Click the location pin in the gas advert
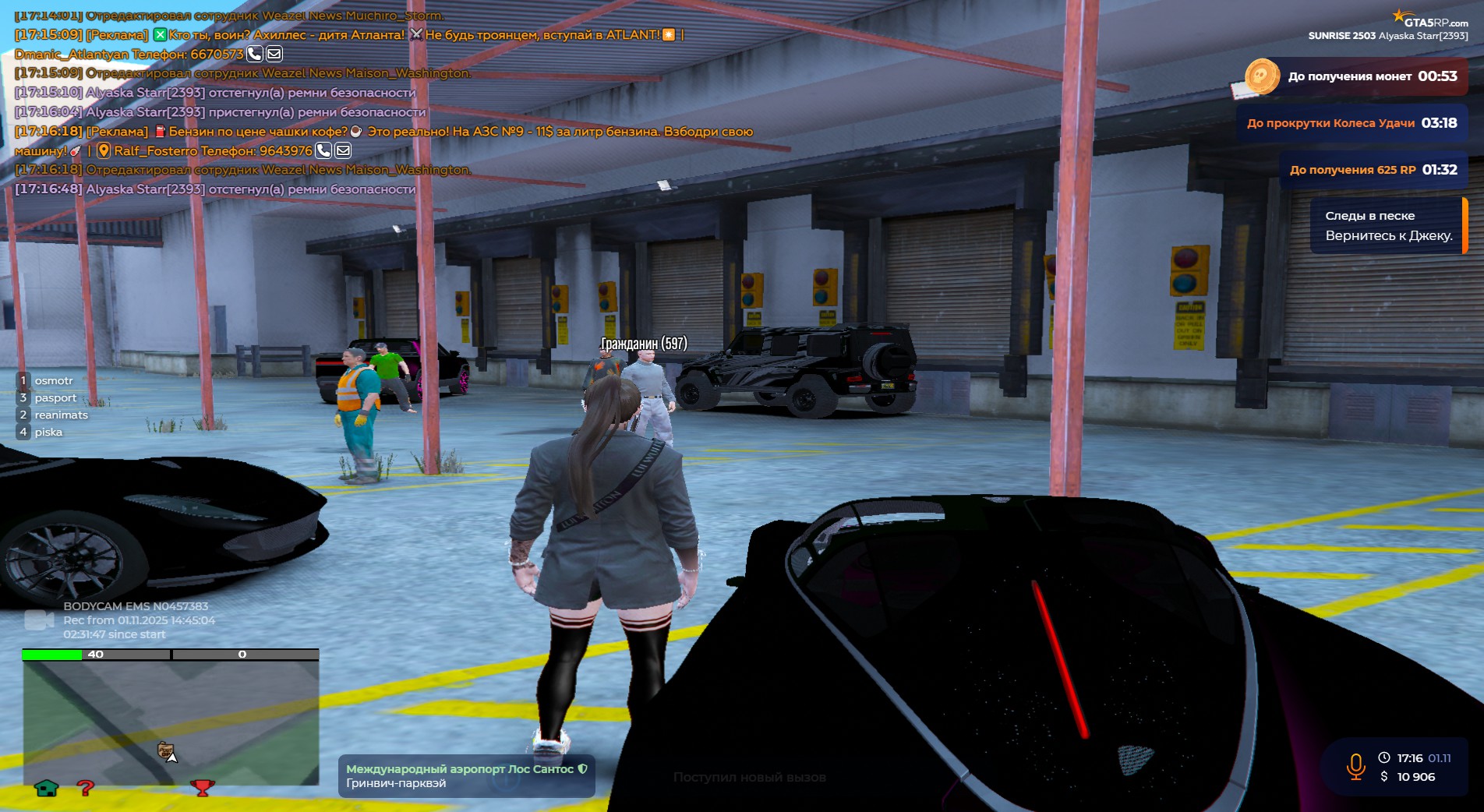Viewport: 1484px width, 812px height. [104, 151]
